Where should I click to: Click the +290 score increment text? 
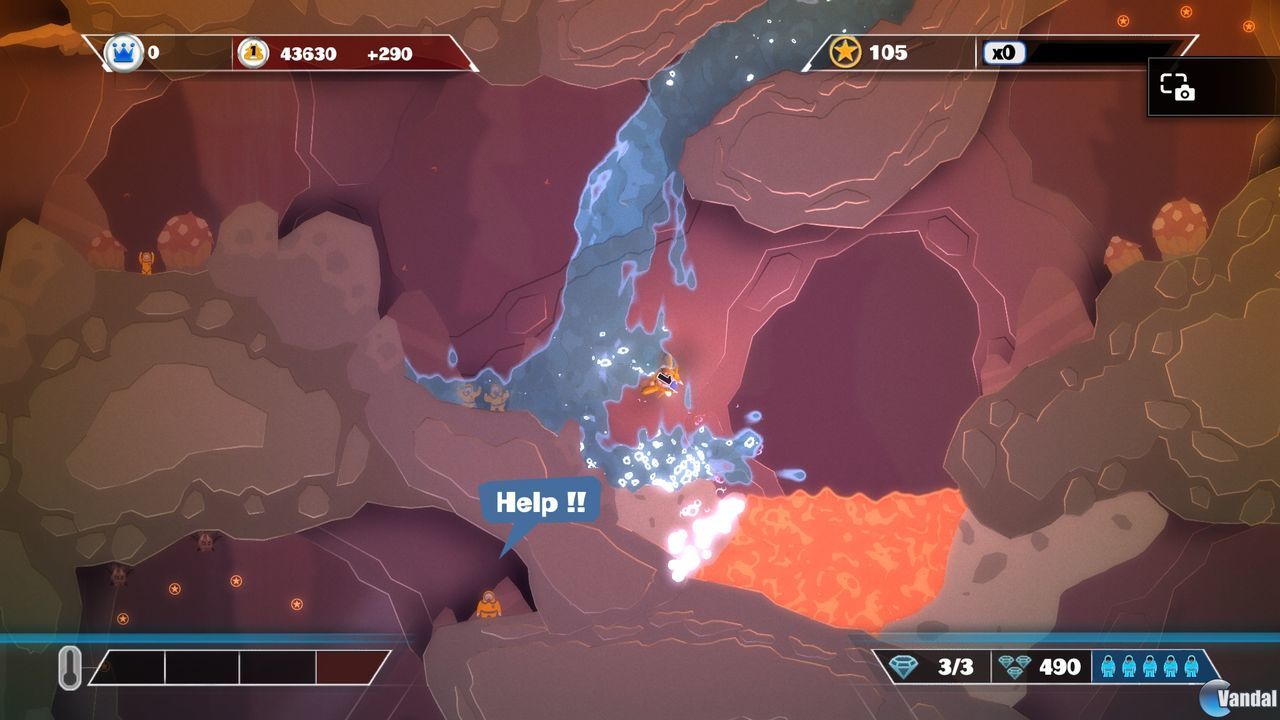tap(388, 56)
